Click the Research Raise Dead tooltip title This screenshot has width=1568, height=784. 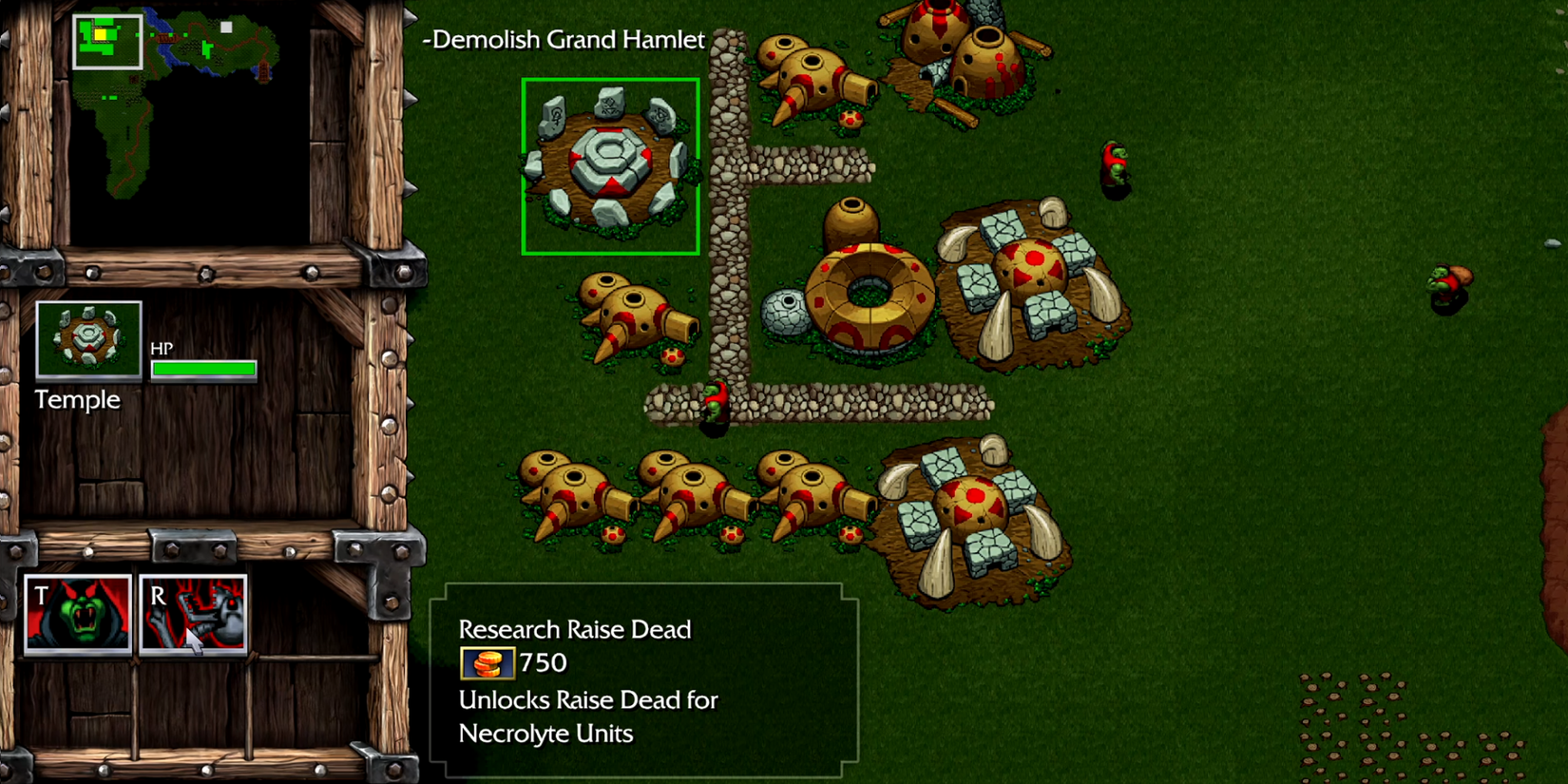click(x=574, y=629)
